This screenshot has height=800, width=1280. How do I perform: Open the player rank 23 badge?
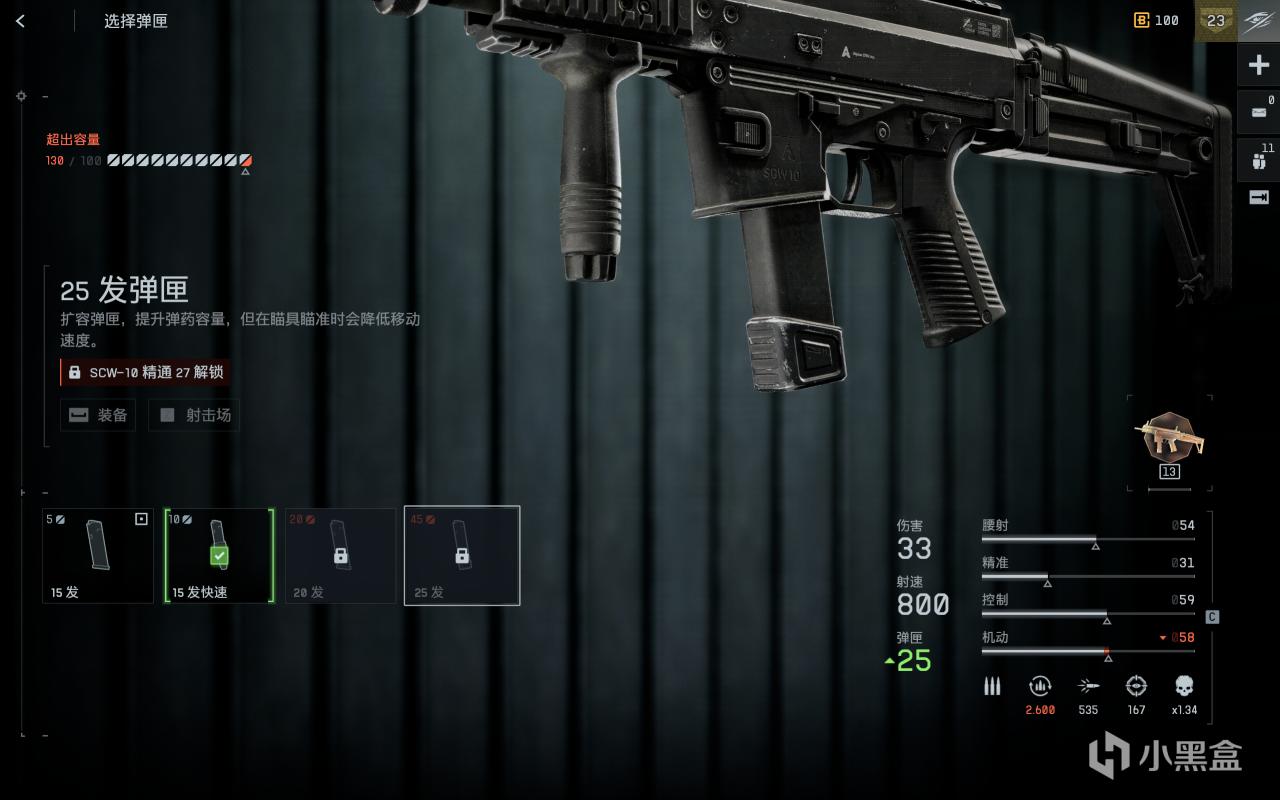(1216, 21)
